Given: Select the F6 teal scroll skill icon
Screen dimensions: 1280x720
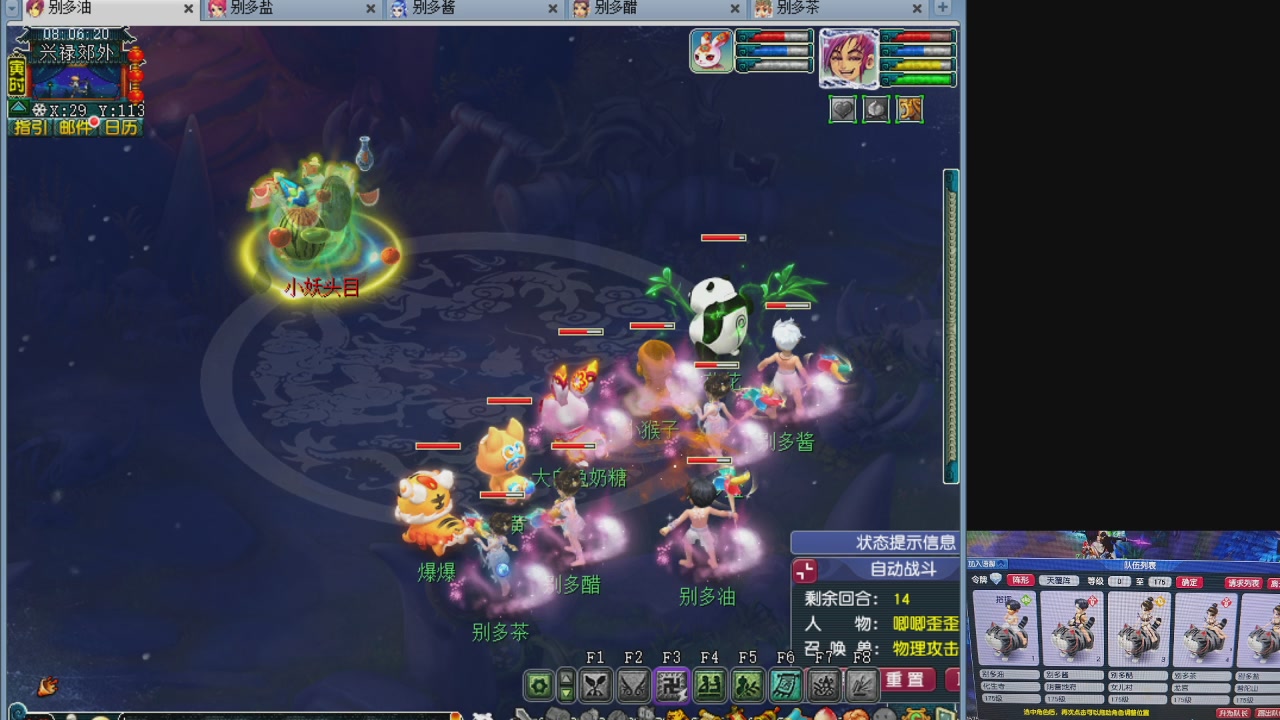Looking at the screenshot, I should [785, 684].
